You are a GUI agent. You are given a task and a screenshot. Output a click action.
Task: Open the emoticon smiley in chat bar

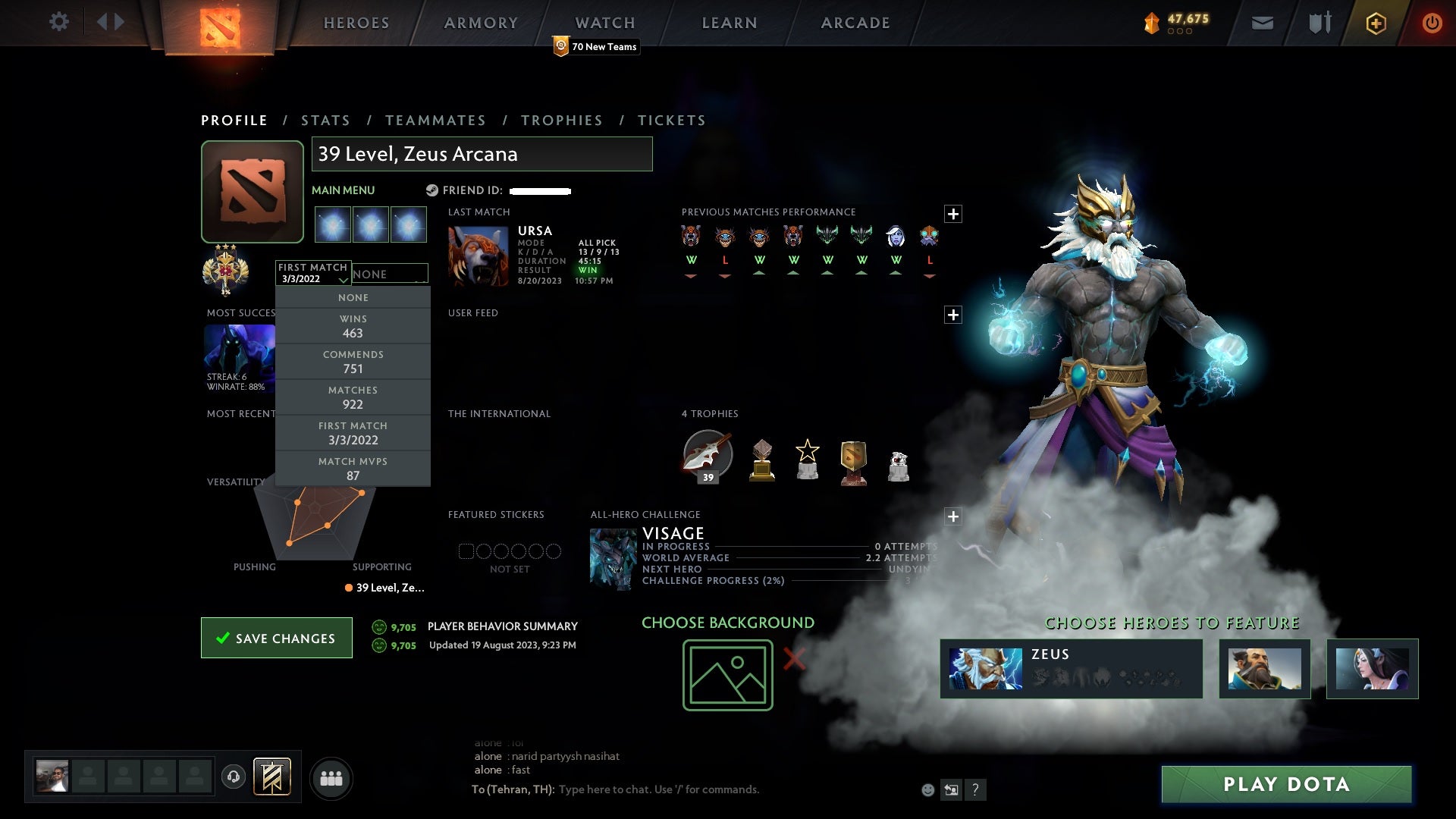pos(927,789)
